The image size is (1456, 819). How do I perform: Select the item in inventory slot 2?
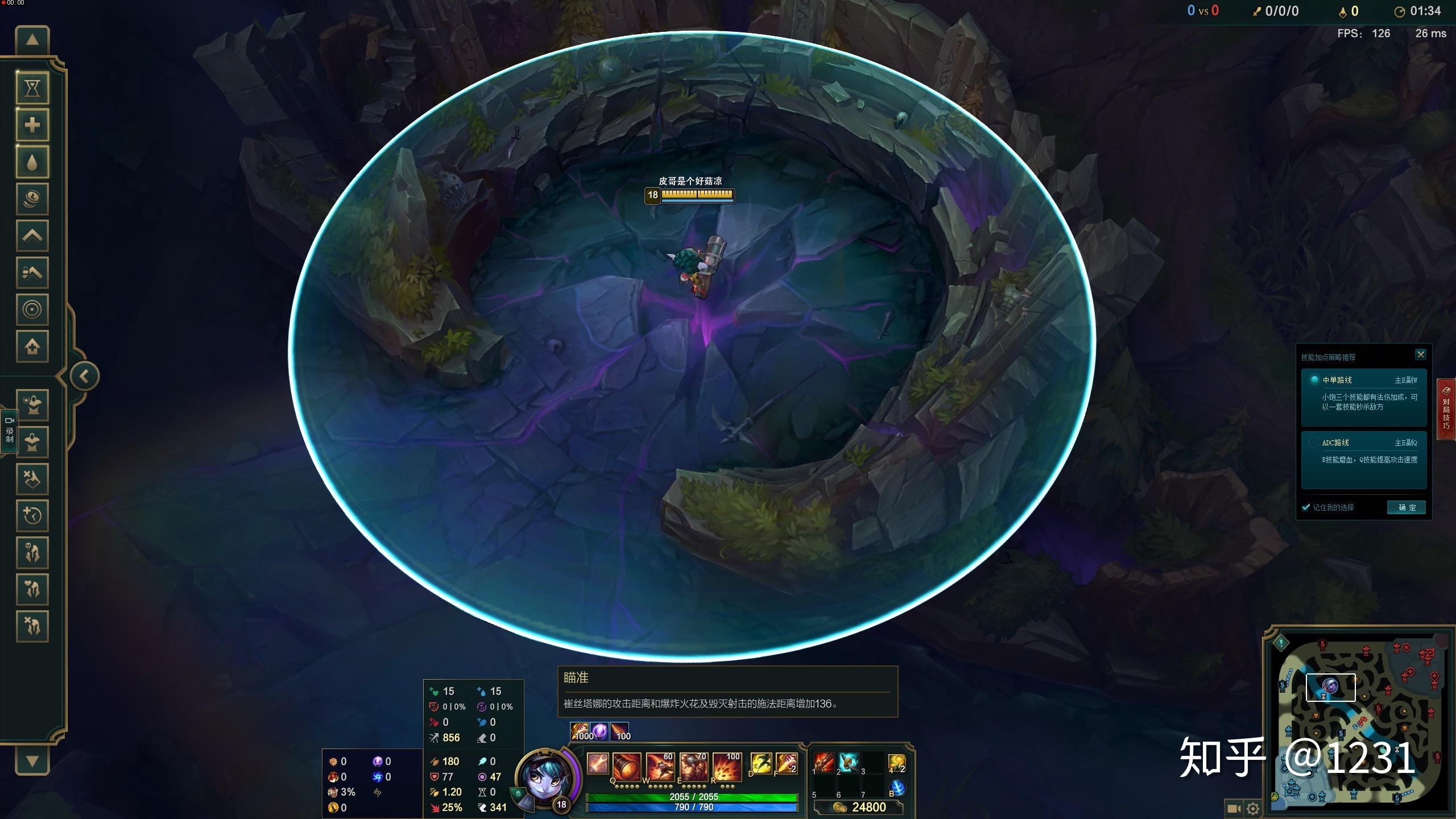pos(848,762)
